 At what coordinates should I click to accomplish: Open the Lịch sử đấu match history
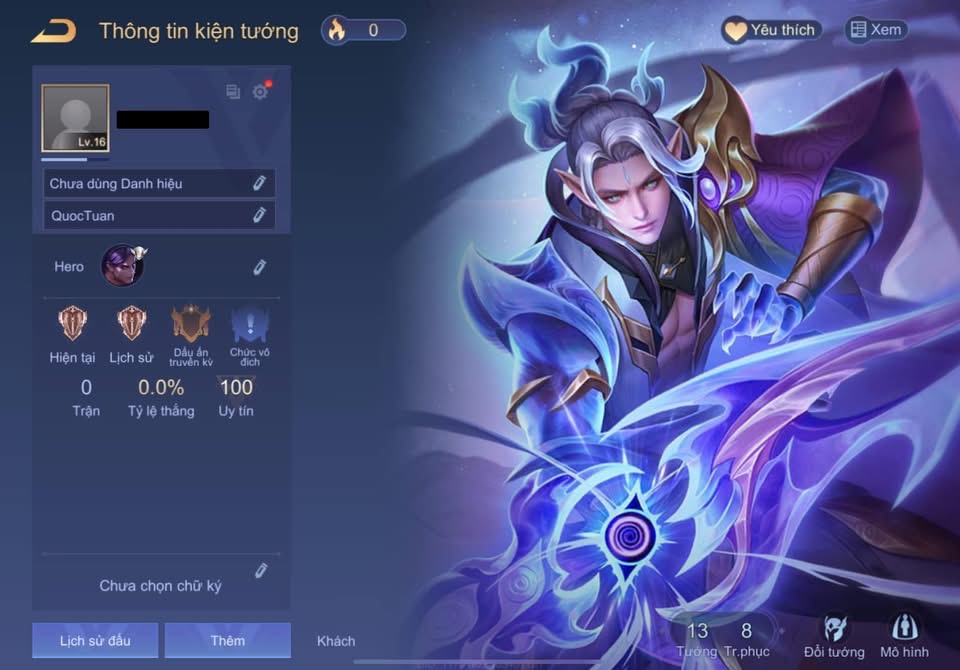[x=95, y=640]
